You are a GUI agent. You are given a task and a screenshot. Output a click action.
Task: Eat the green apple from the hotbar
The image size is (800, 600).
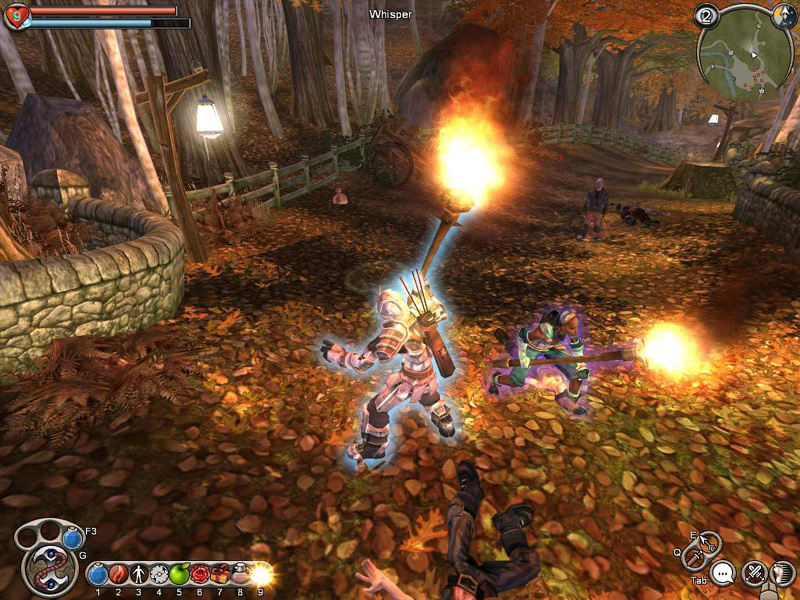pos(179,574)
